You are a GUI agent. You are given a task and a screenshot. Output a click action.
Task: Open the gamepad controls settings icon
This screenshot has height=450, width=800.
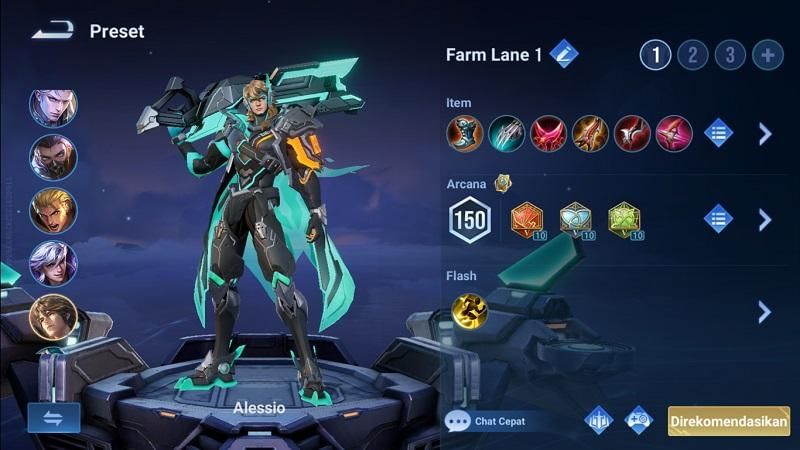[x=638, y=420]
